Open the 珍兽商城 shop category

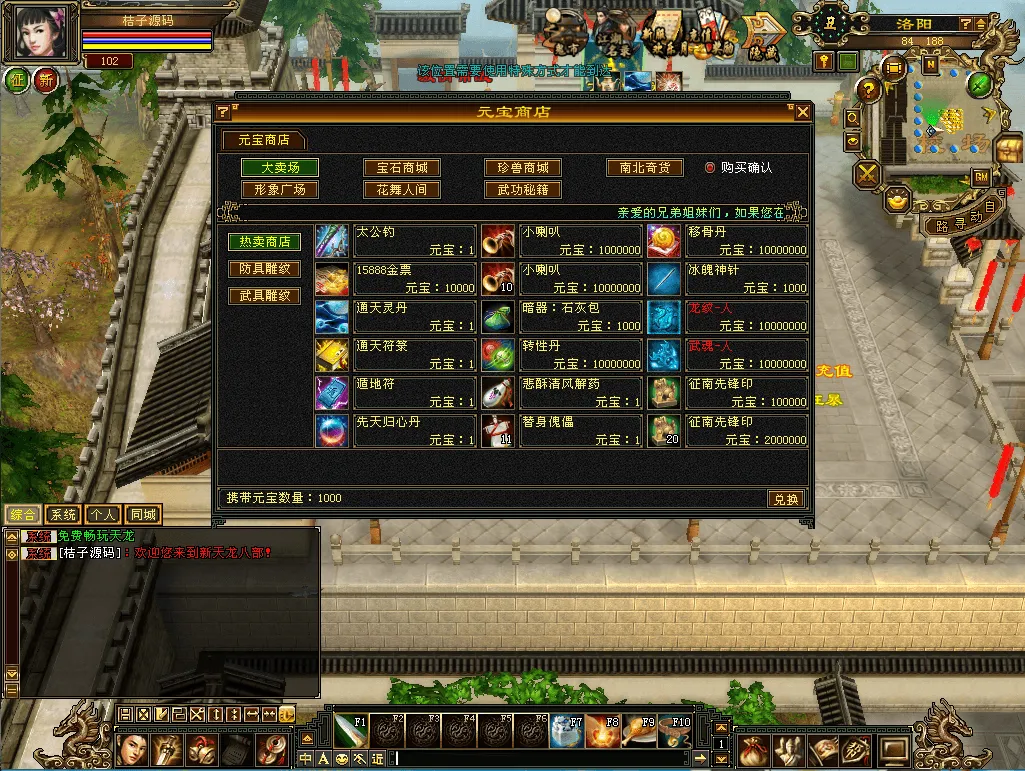click(x=523, y=168)
